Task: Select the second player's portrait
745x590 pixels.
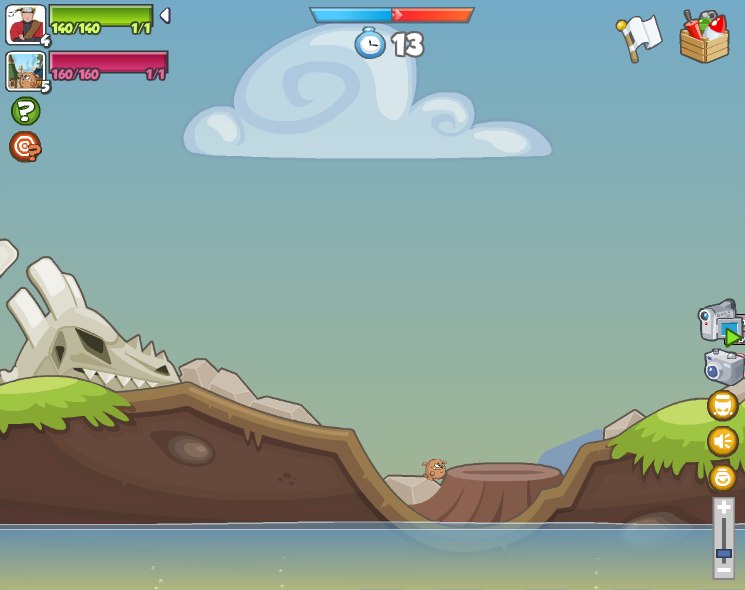Action: 25,71
